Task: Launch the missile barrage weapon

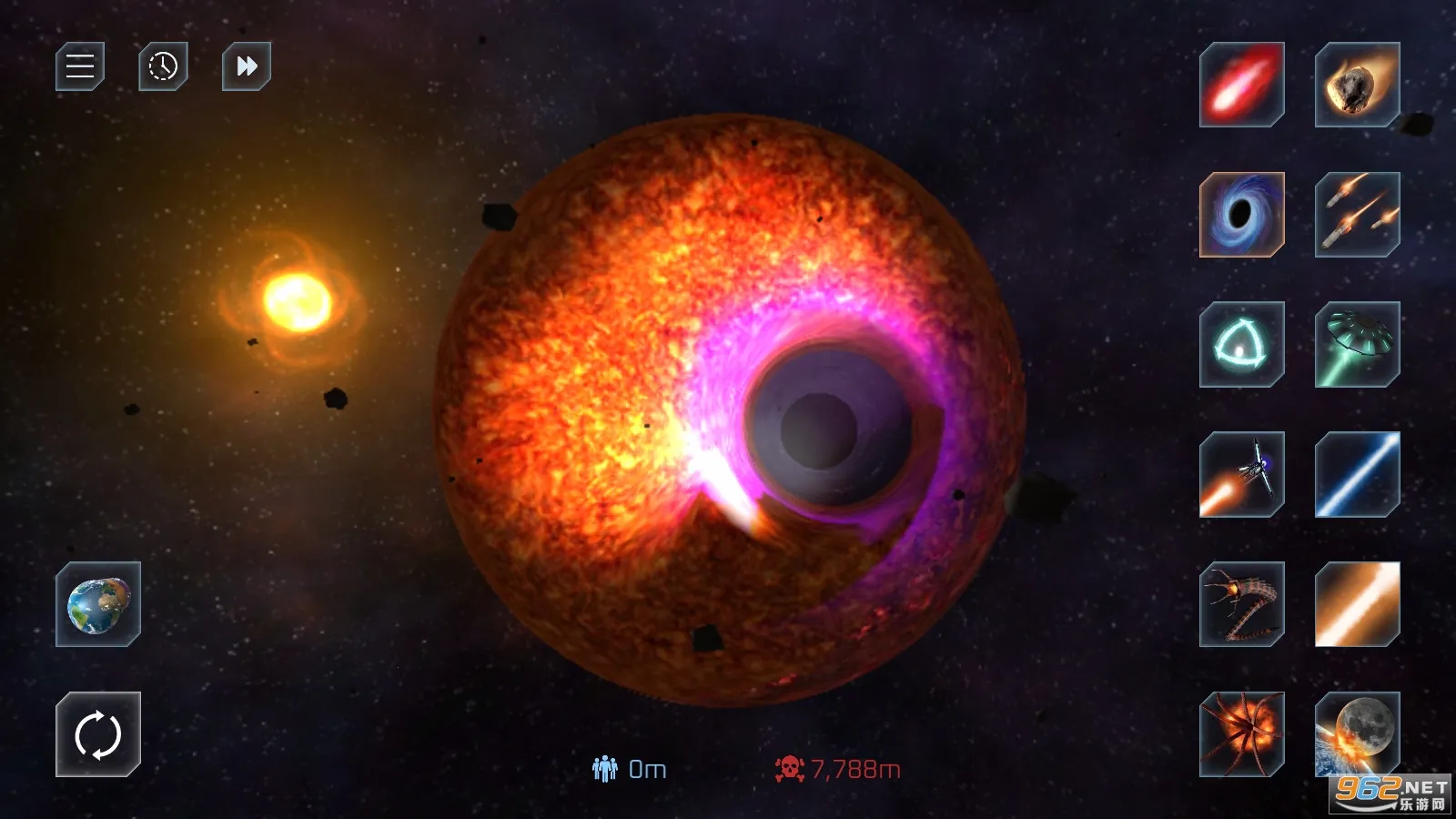Action: pyautogui.click(x=1357, y=215)
